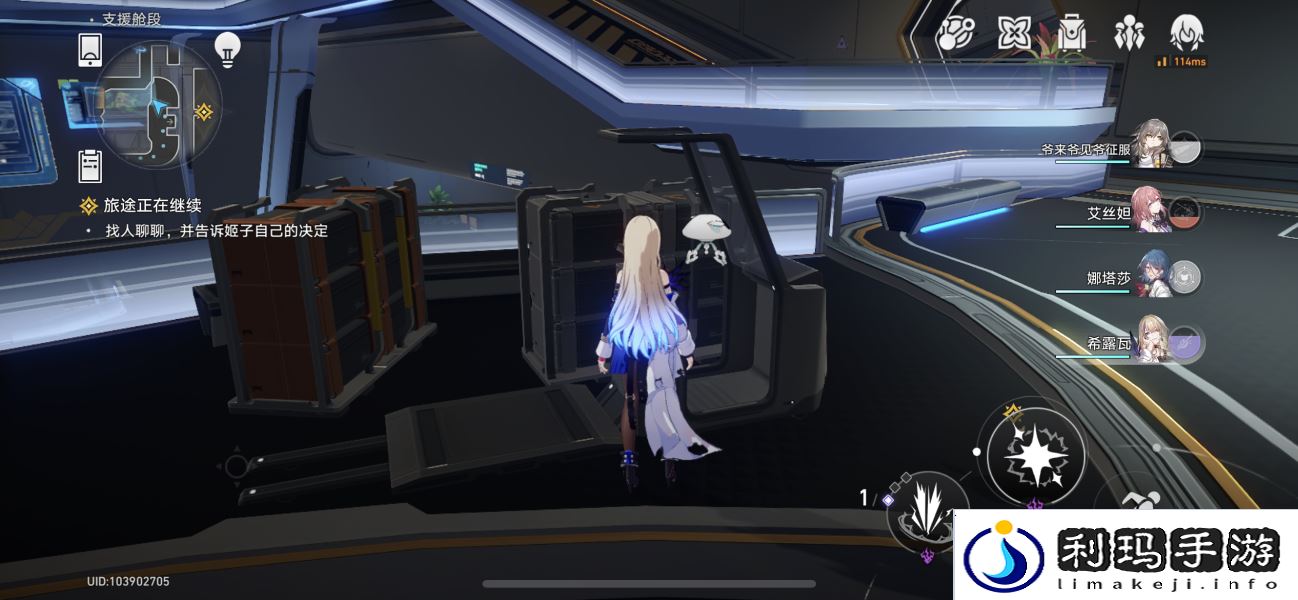Open the four-pointed star Warp icon
The image size is (1298, 600).
pyautogui.click(x=1014, y=36)
